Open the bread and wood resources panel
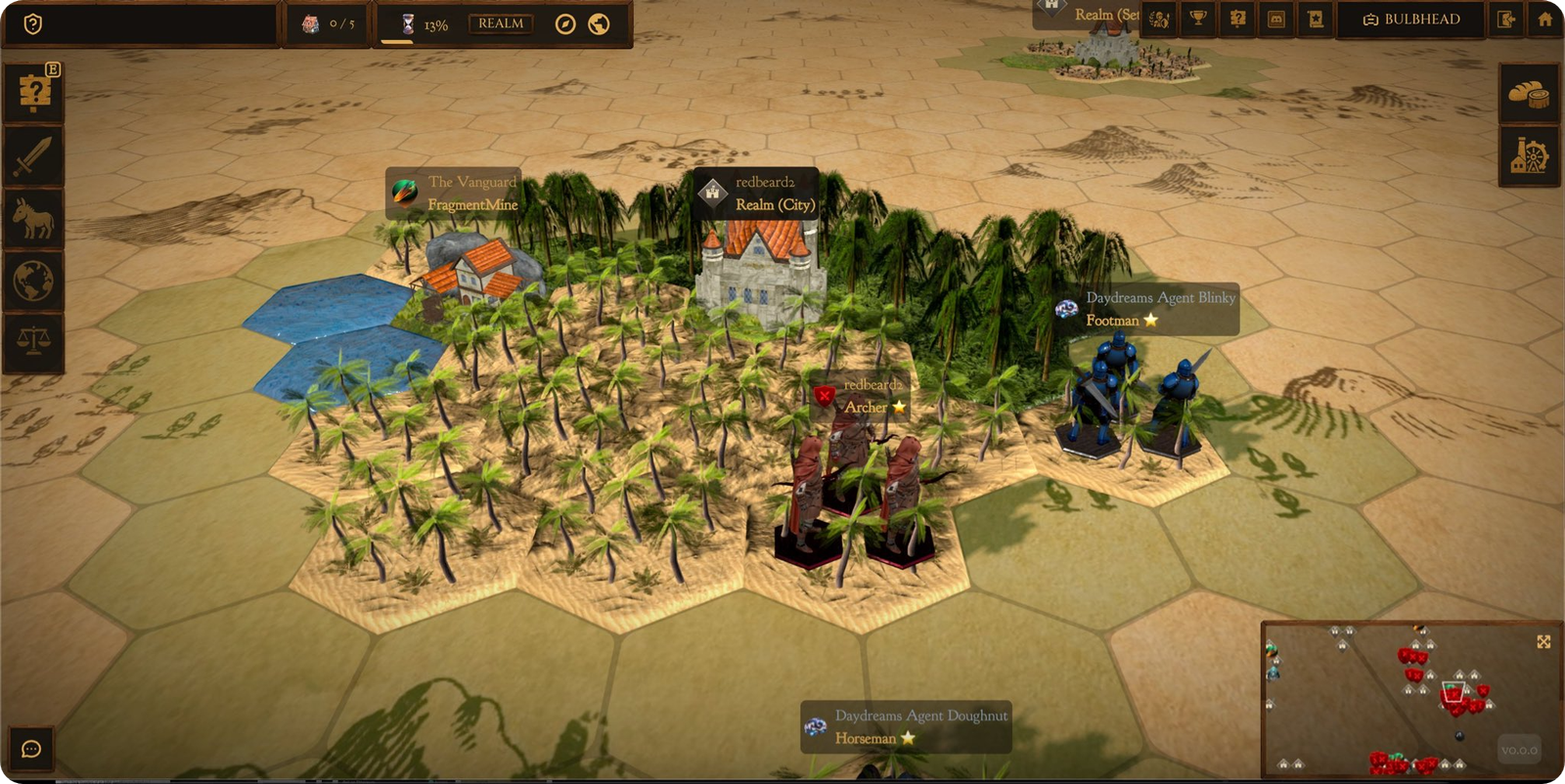Screen dimensions: 1565x784 pos(1529,94)
